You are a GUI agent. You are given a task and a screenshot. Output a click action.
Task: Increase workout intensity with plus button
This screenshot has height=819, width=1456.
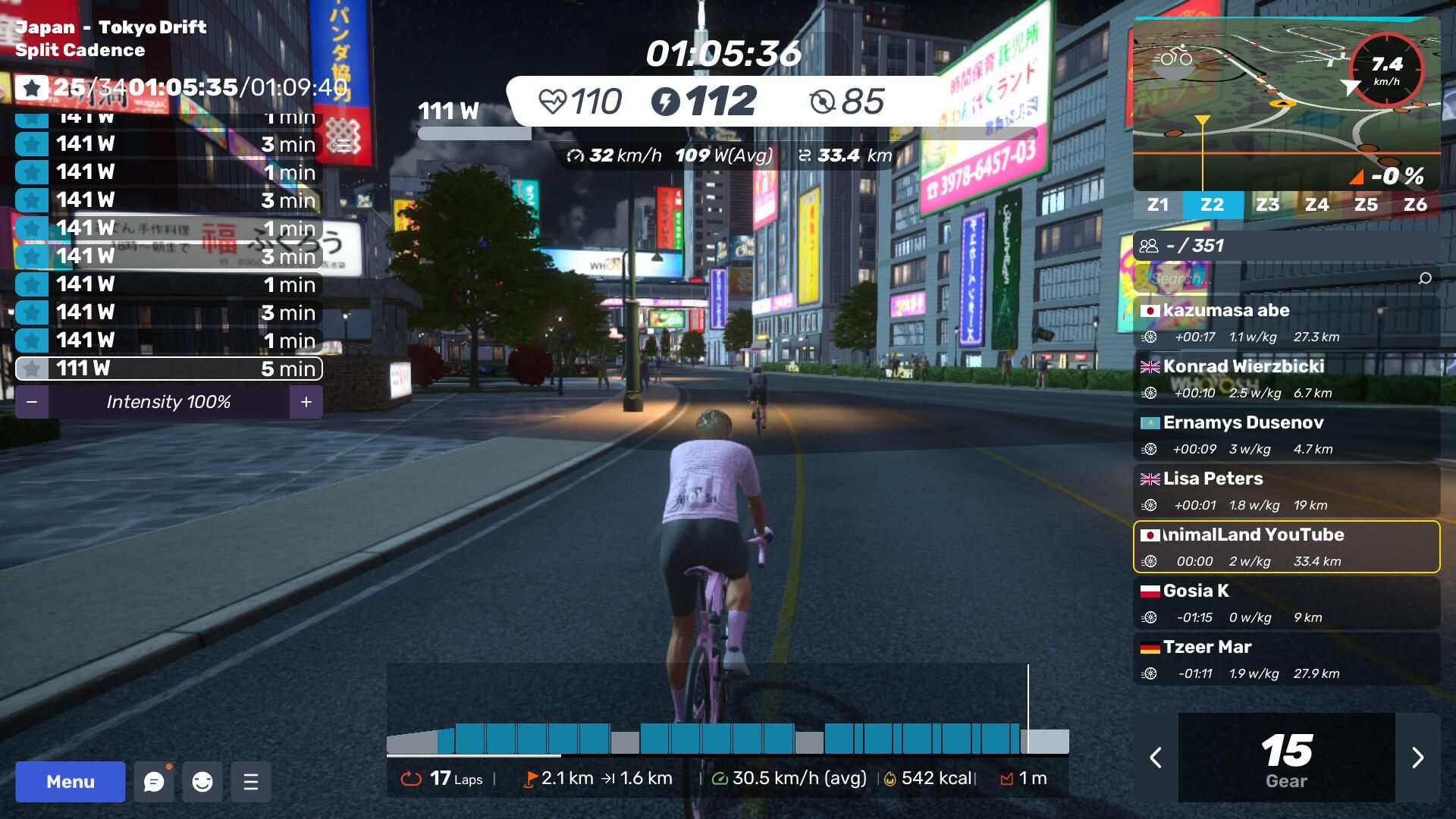pyautogui.click(x=306, y=402)
